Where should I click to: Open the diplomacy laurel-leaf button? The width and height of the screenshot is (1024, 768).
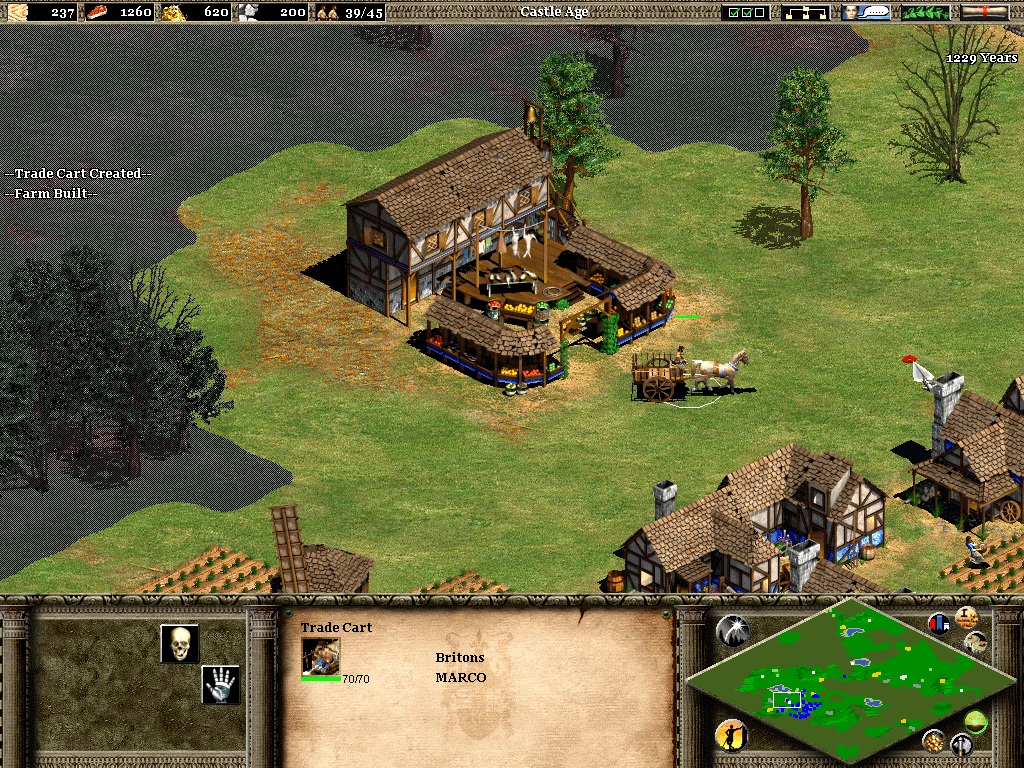(x=925, y=13)
